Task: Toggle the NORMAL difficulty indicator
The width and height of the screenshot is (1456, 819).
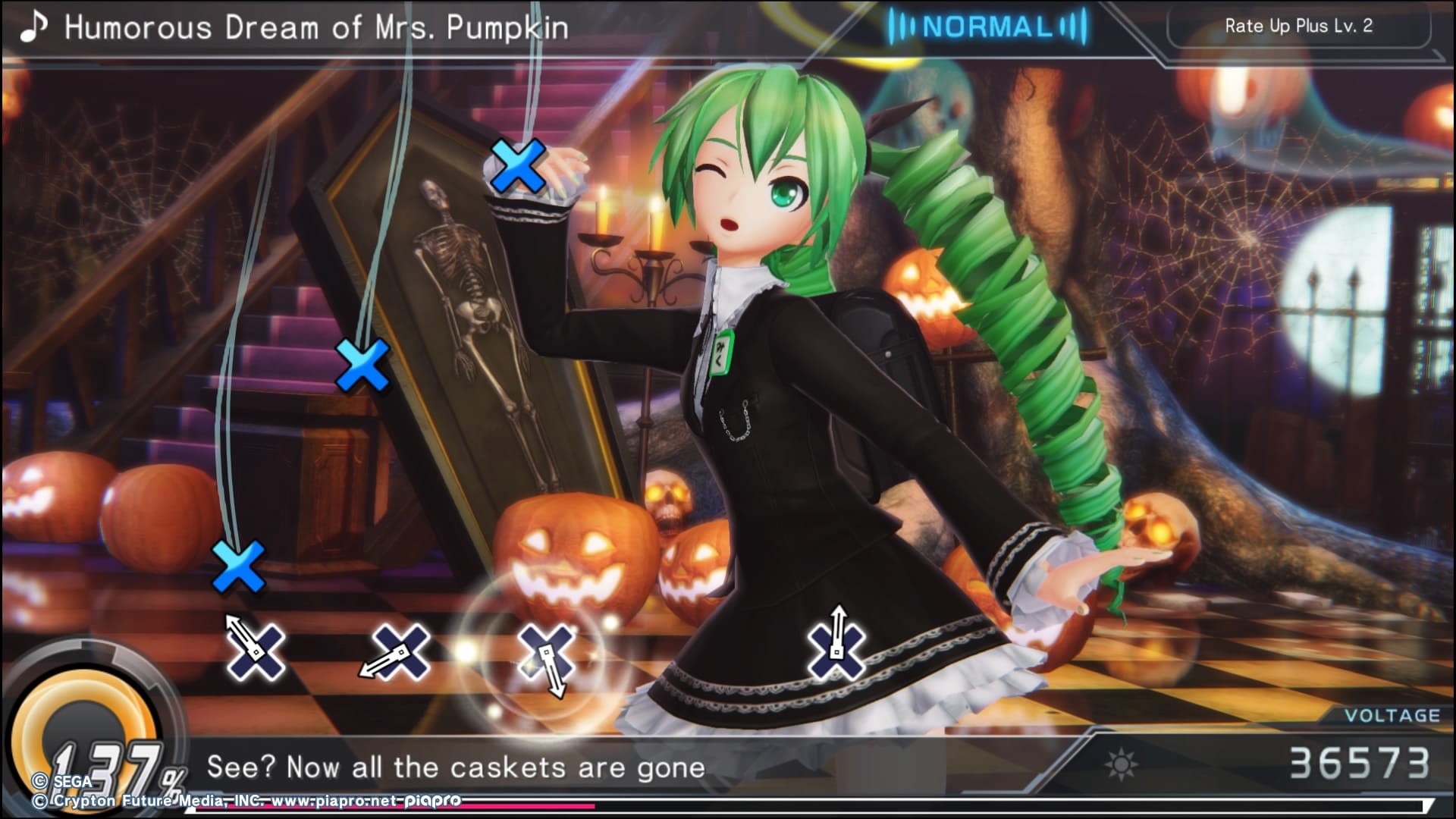Action: [x=987, y=27]
